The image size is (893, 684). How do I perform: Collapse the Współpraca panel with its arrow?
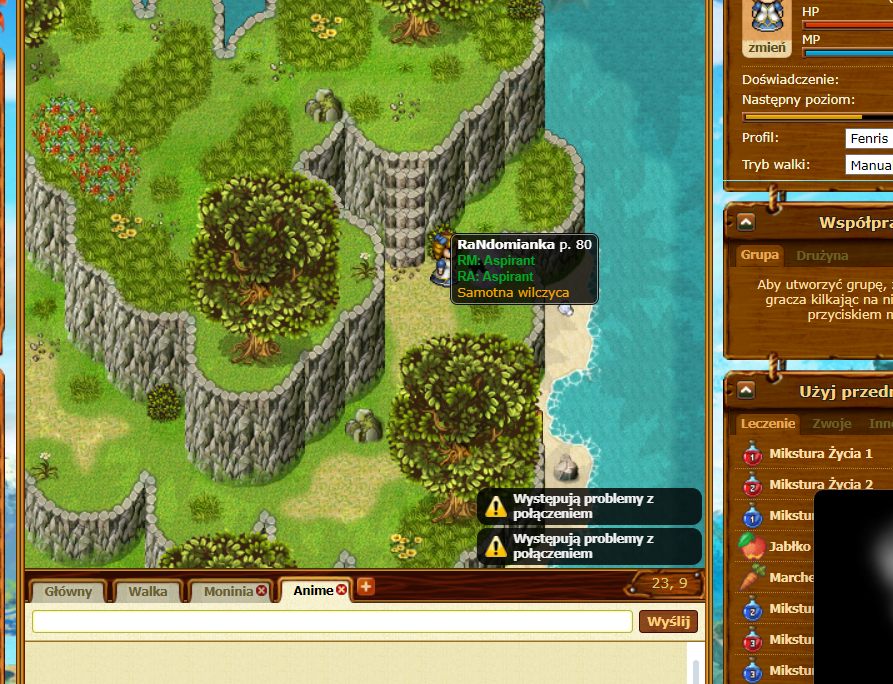(746, 222)
